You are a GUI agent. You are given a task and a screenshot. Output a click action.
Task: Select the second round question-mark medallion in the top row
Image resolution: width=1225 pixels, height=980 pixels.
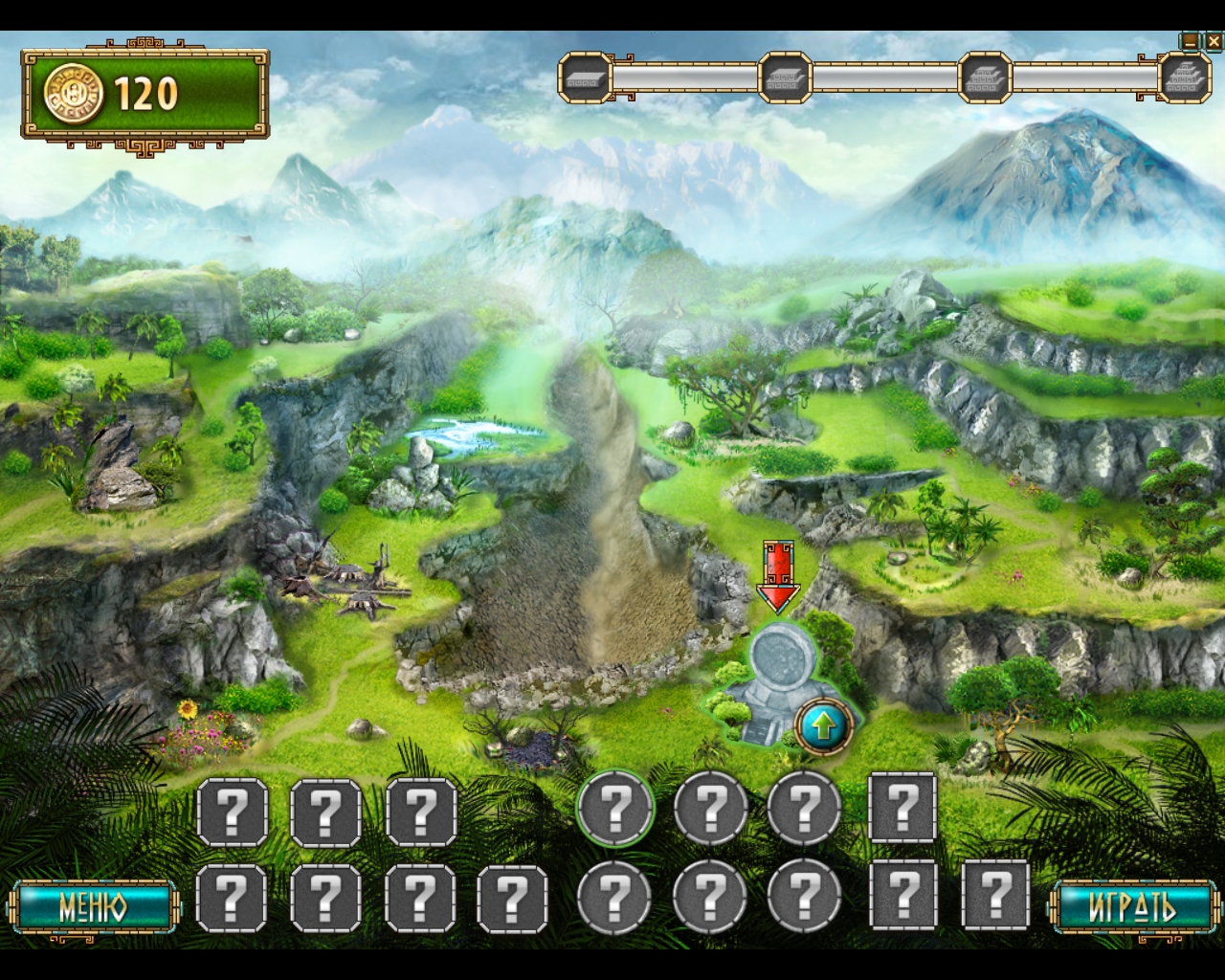coord(709,811)
